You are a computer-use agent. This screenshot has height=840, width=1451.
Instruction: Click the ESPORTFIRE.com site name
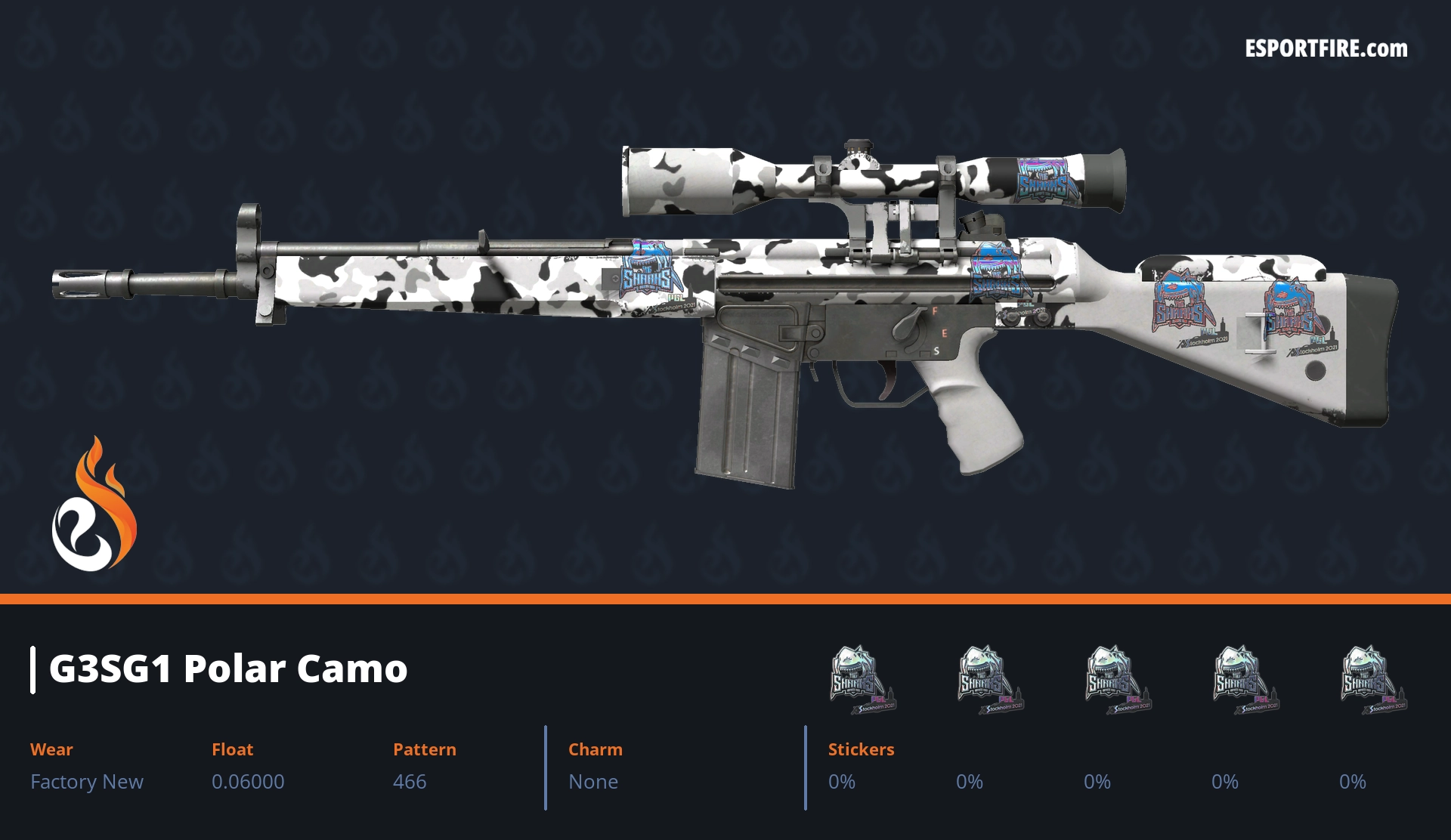click(x=1326, y=49)
